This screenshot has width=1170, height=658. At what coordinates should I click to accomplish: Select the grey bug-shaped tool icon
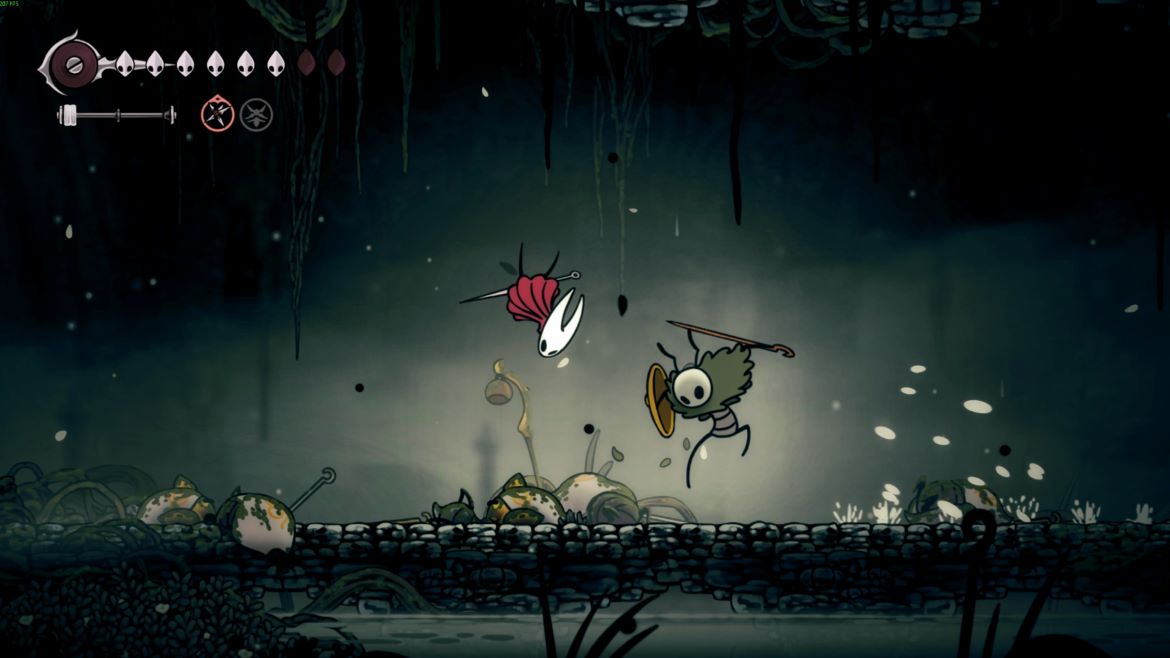[x=256, y=115]
